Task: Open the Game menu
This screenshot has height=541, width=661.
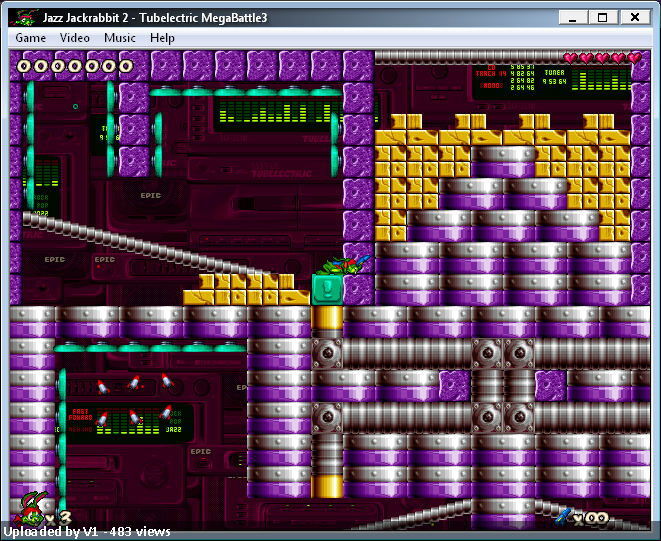Action: click(x=30, y=38)
